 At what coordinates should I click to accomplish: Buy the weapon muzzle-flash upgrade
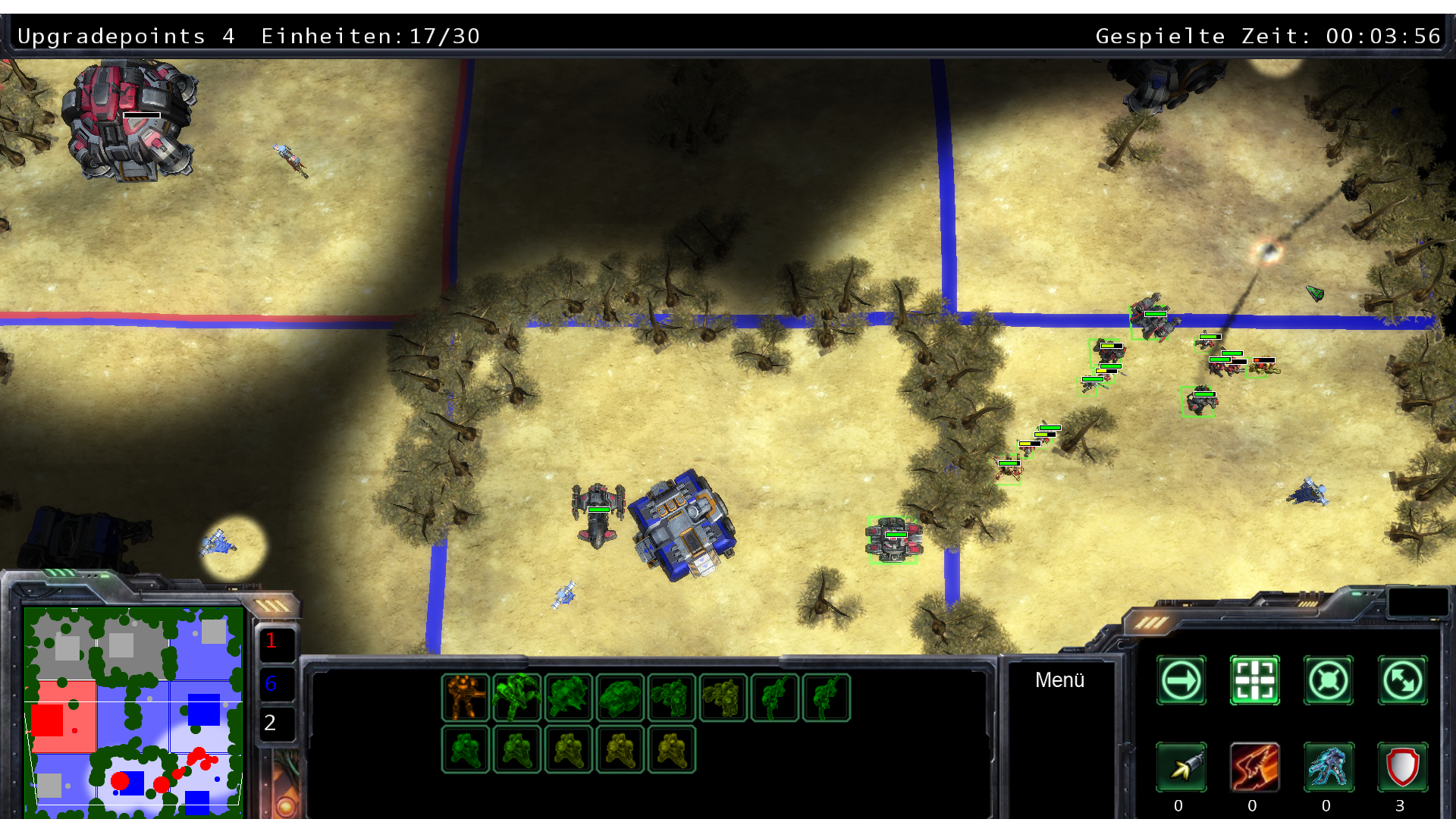(1181, 767)
